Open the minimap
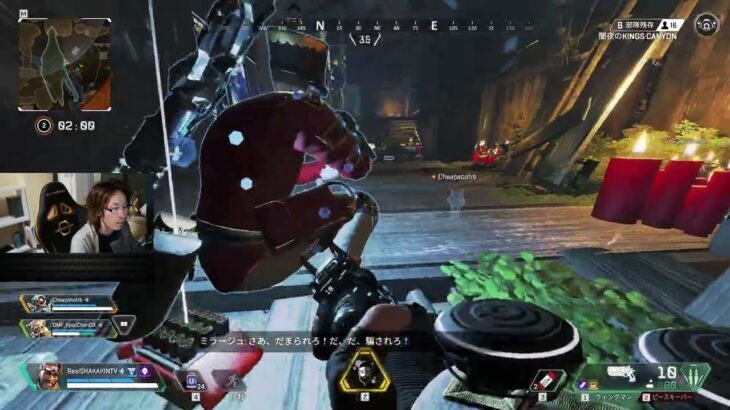 coord(64,63)
